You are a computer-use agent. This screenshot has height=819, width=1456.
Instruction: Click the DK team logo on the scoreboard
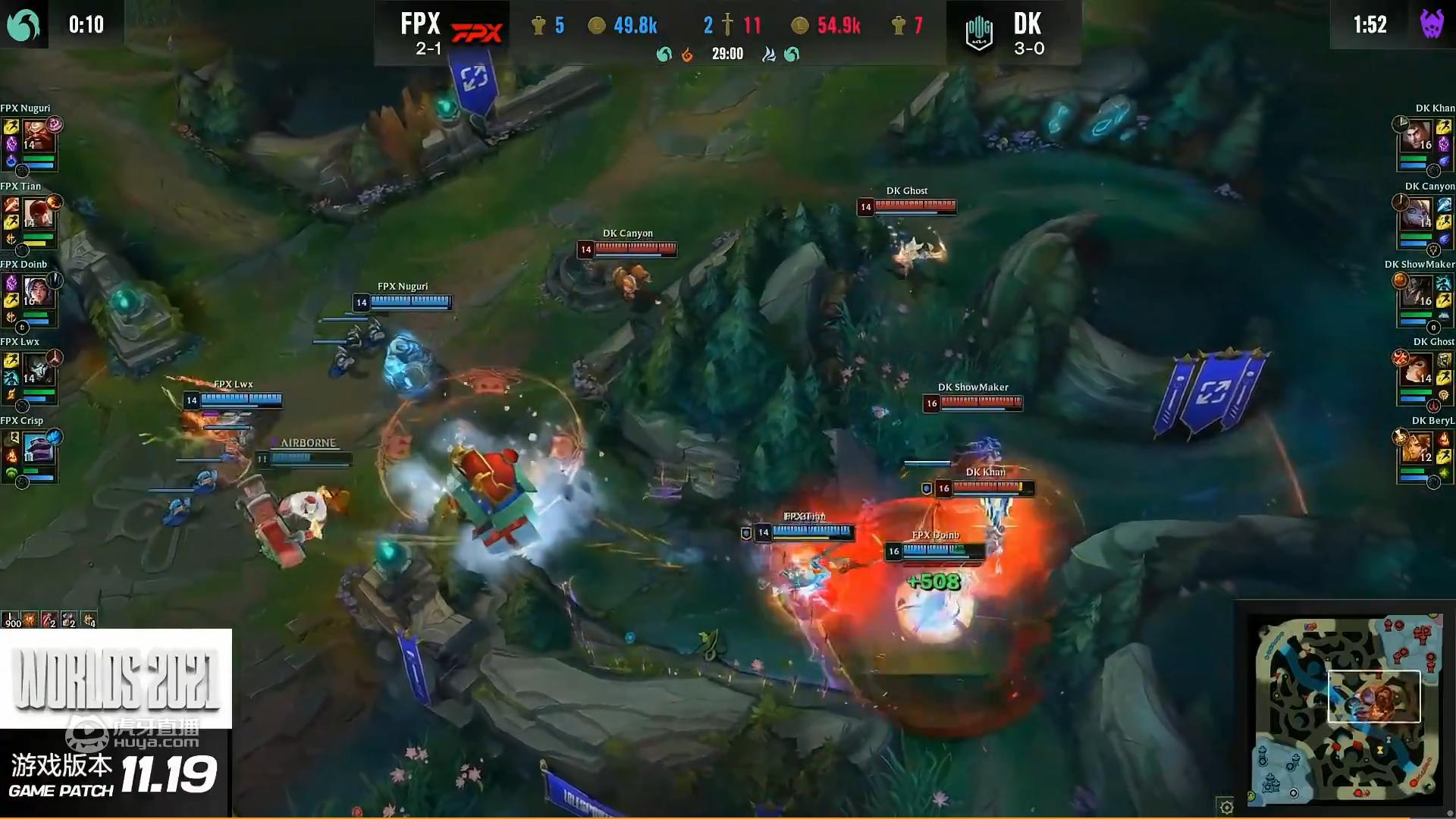pos(979,33)
